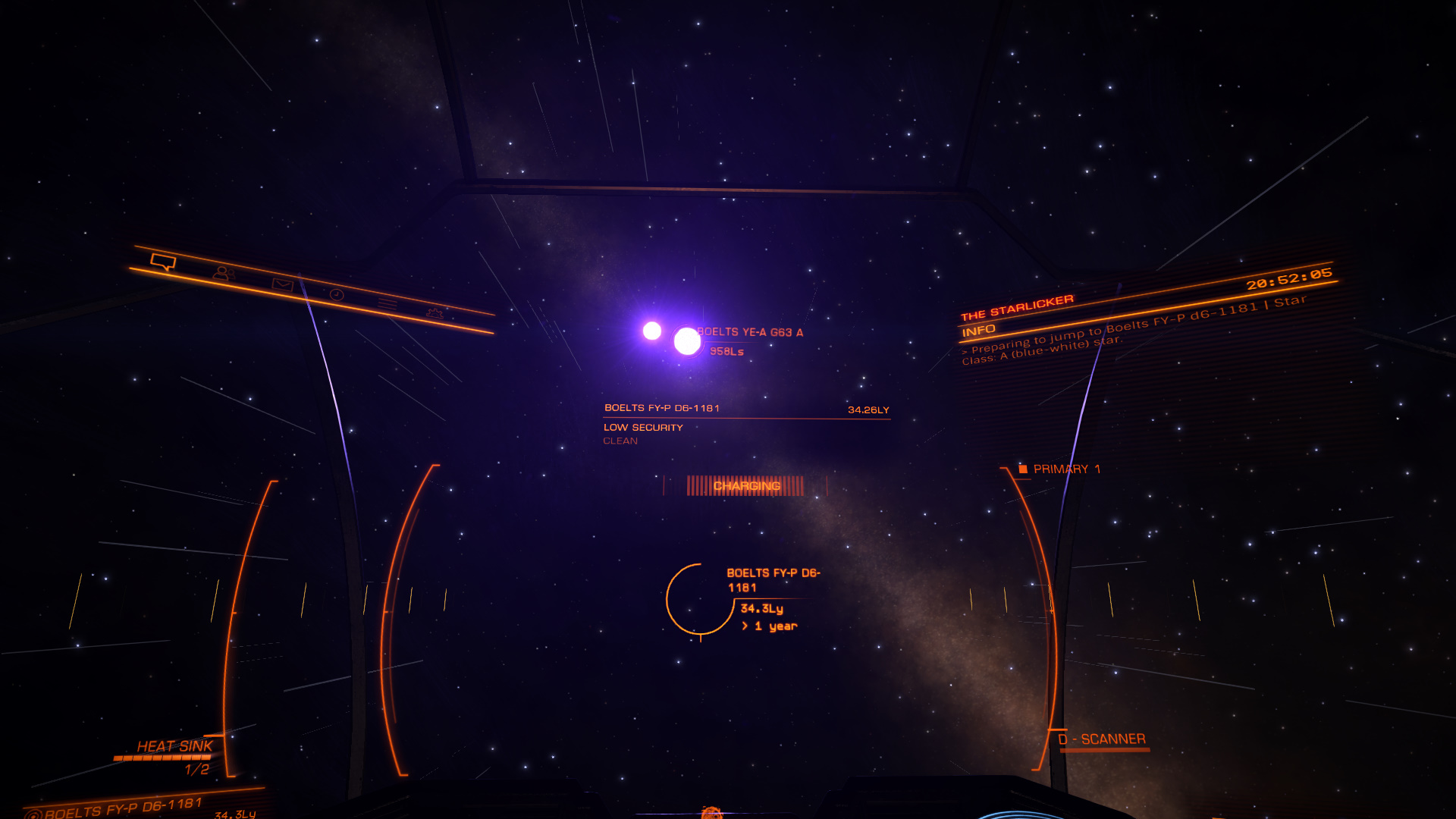Image resolution: width=1456 pixels, height=819 pixels.
Task: Click the Boelts FY-P D6-1181 jump target marker
Action: coord(699,600)
